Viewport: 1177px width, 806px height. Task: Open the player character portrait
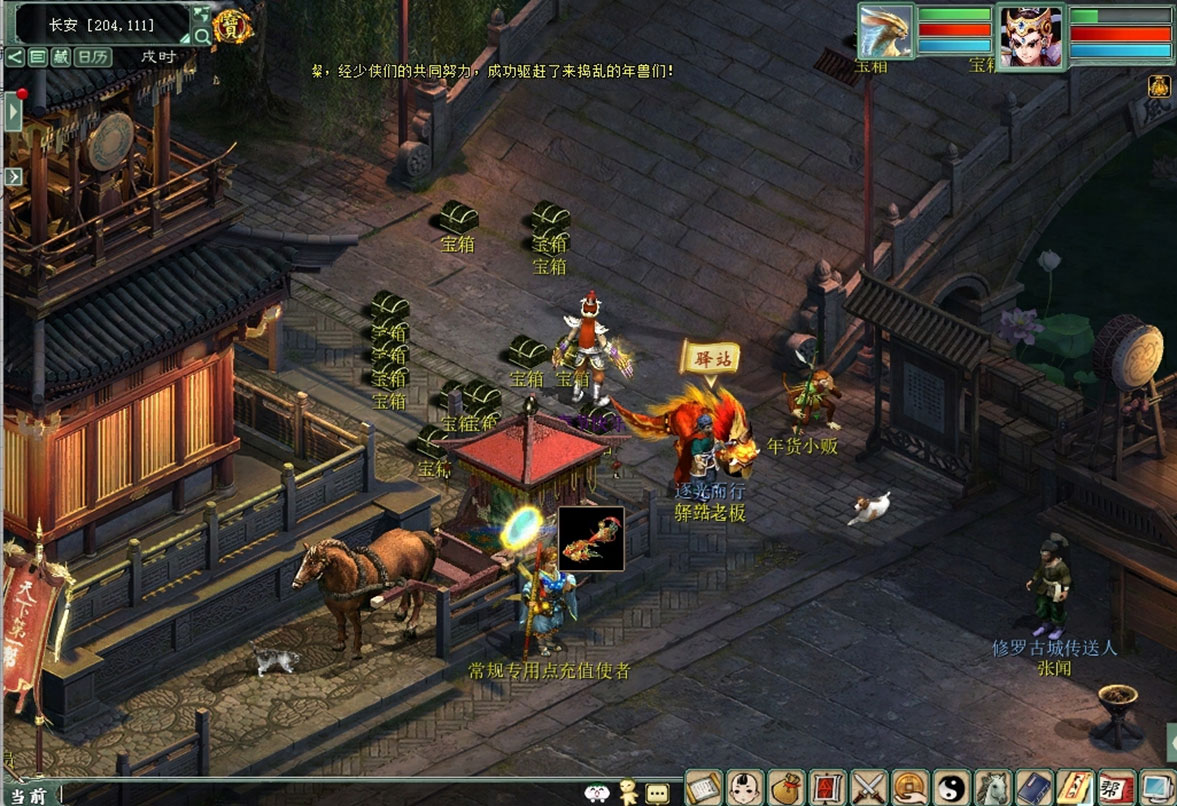pos(1030,36)
